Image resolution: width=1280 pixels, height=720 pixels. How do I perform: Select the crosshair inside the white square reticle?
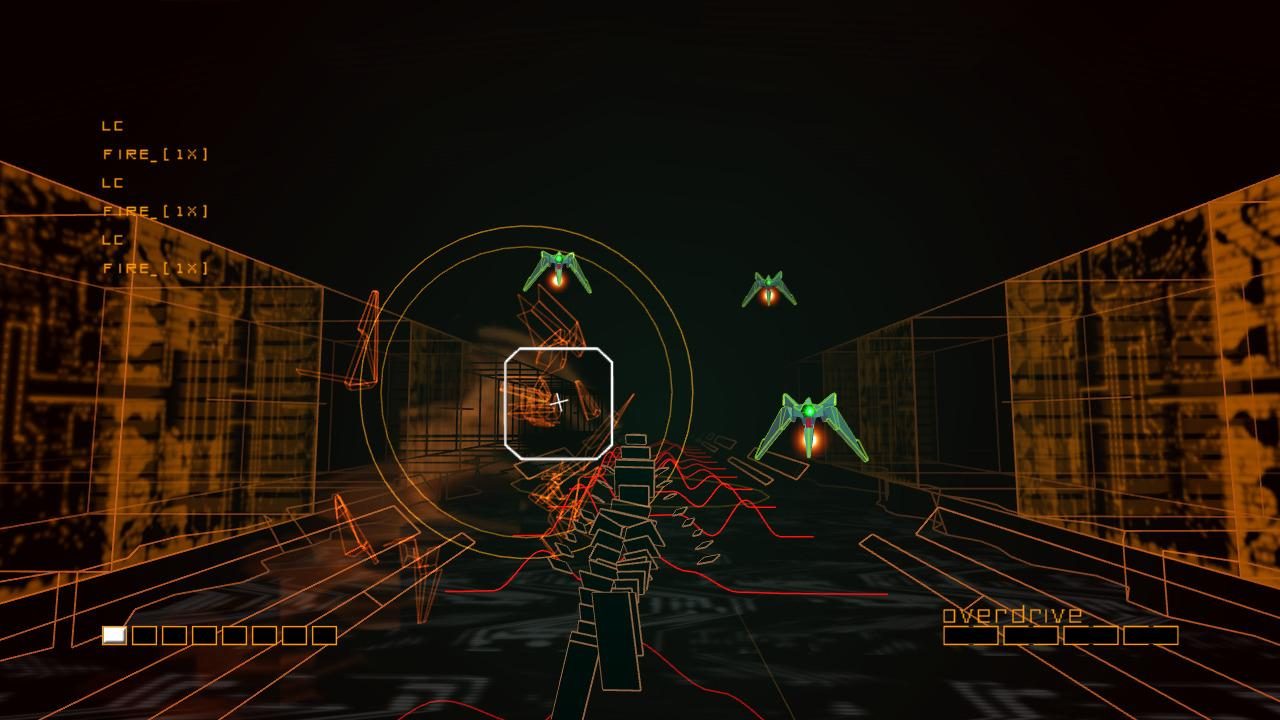pos(560,400)
